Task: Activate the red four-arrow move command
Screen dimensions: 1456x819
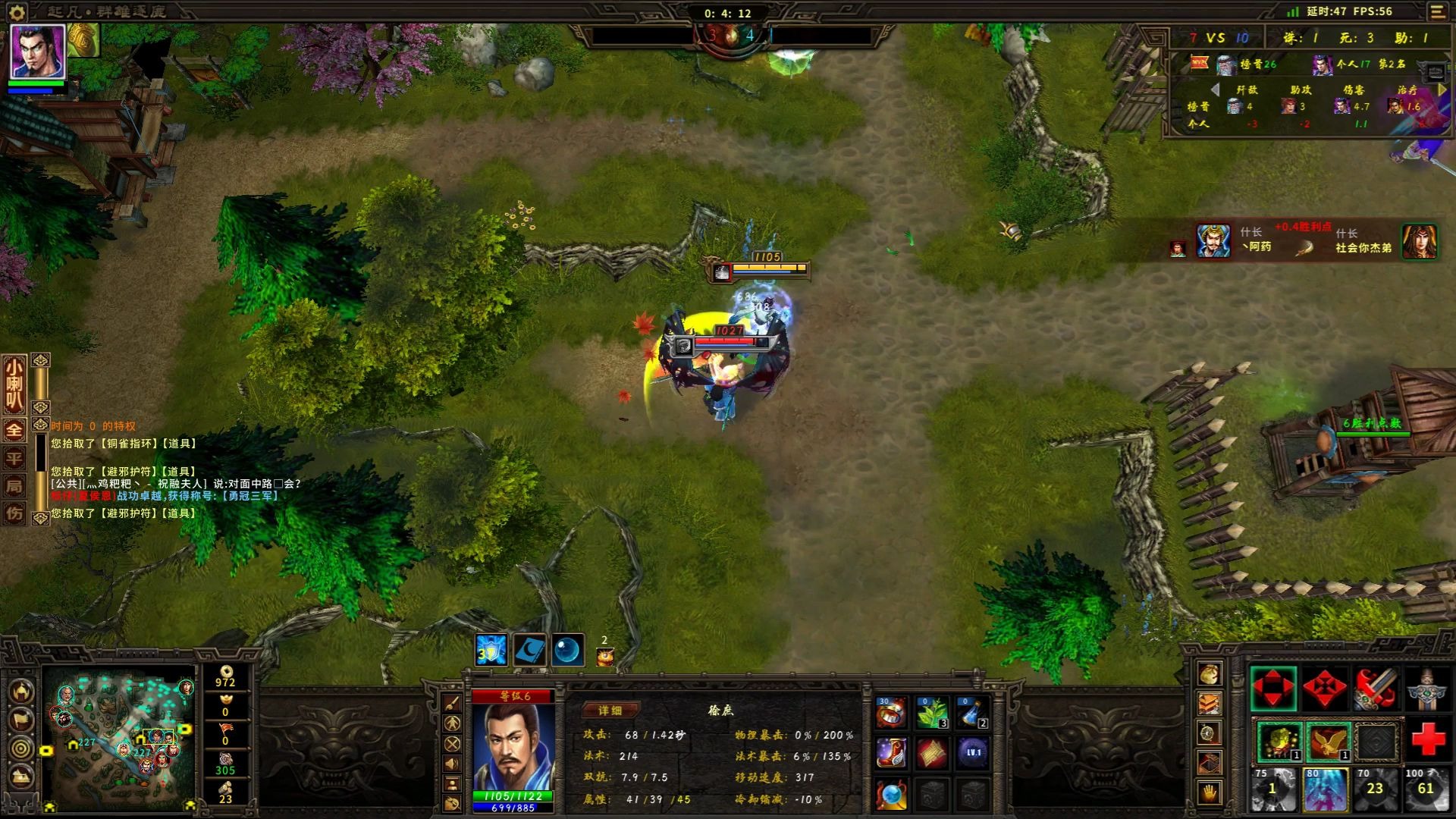Action: [x=1272, y=689]
